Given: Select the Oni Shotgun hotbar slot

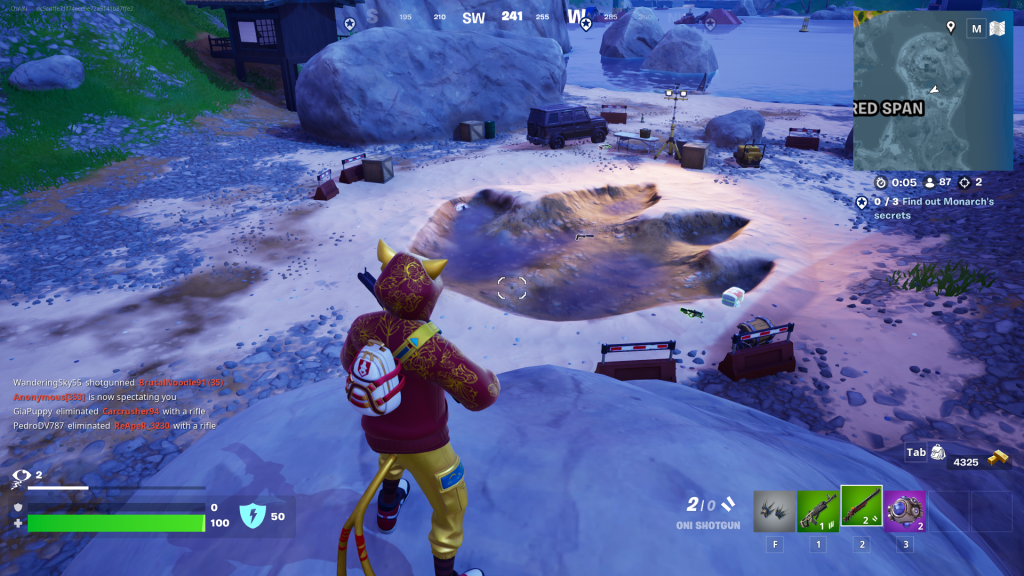Looking at the screenshot, I should 861,511.
